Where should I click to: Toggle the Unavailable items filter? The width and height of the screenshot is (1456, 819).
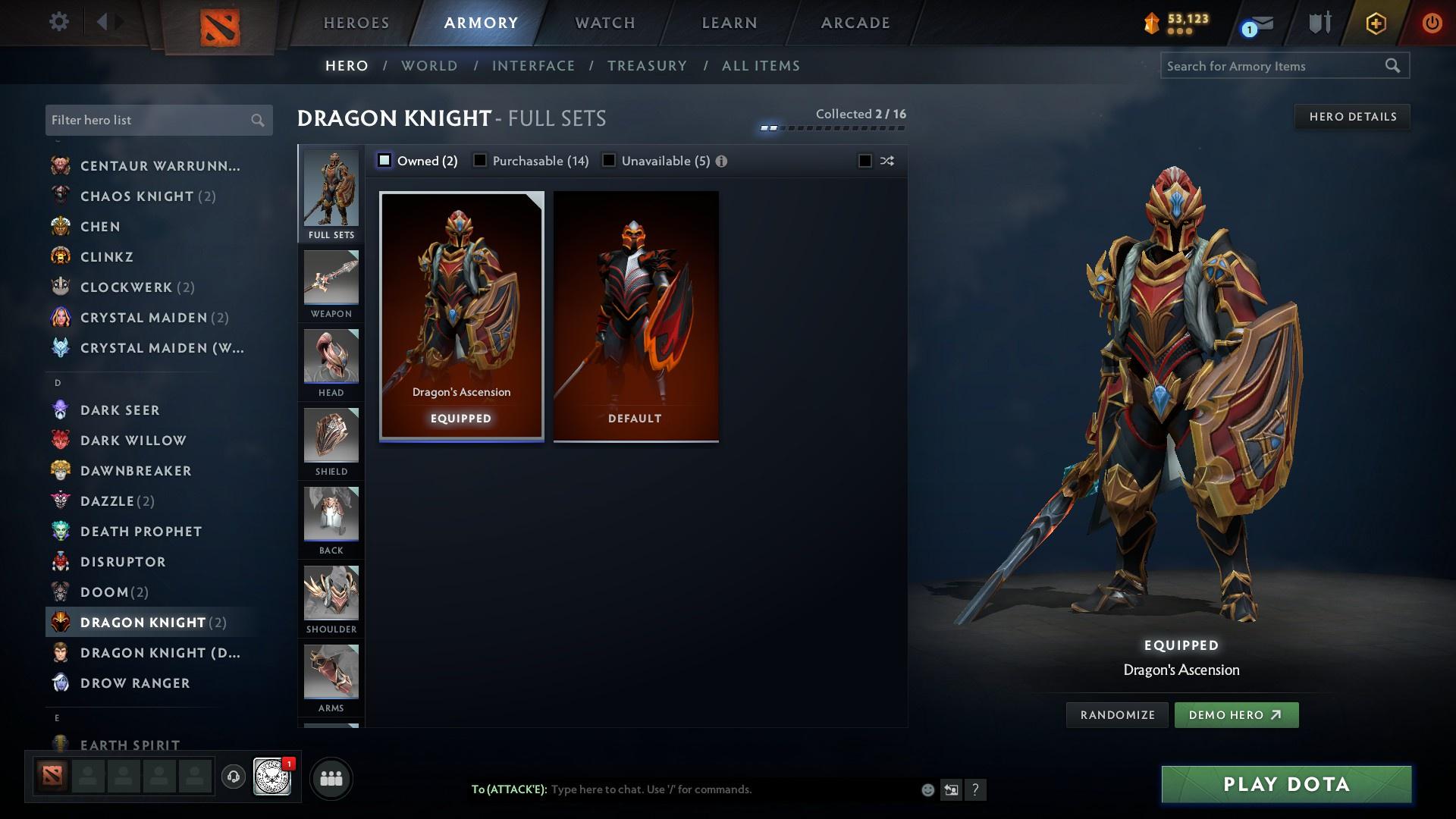(x=608, y=161)
